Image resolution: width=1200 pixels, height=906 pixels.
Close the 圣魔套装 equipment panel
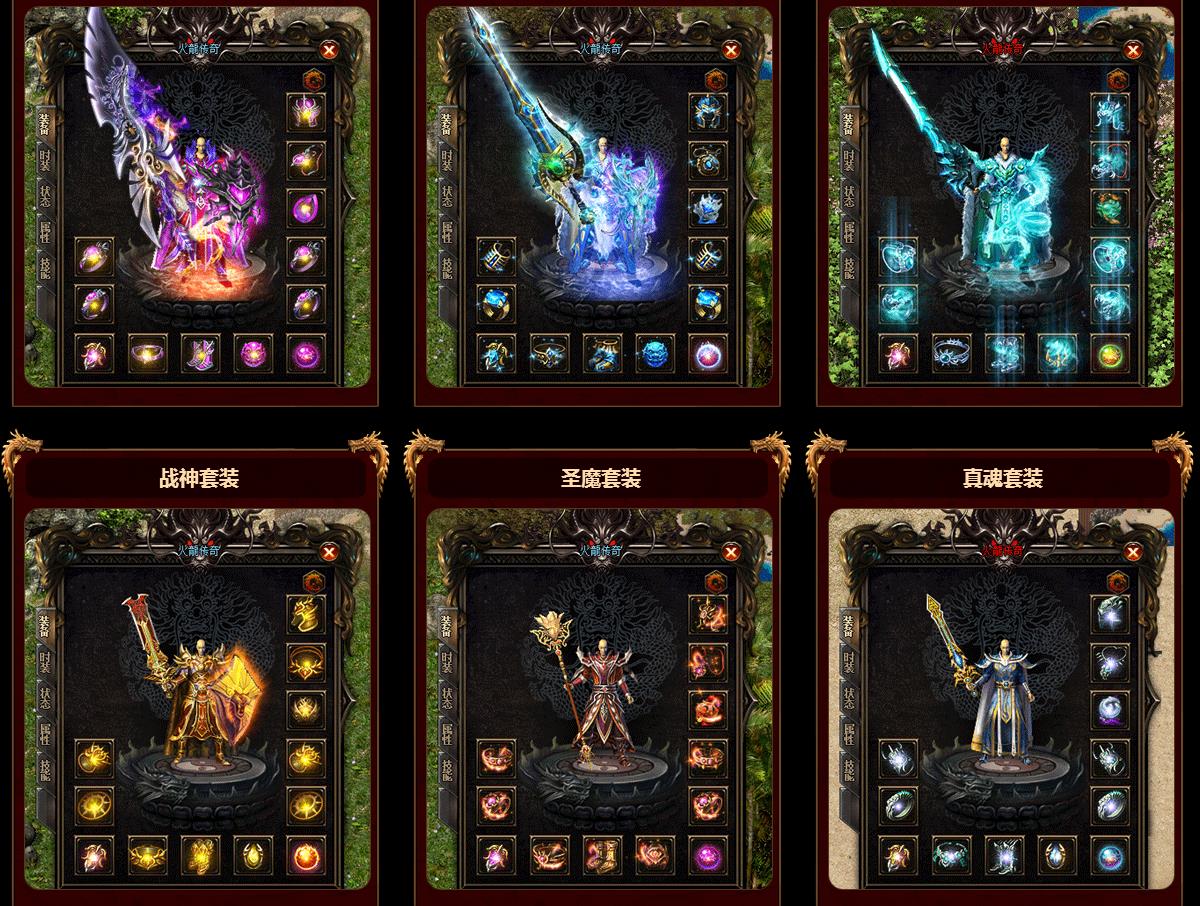(731, 552)
